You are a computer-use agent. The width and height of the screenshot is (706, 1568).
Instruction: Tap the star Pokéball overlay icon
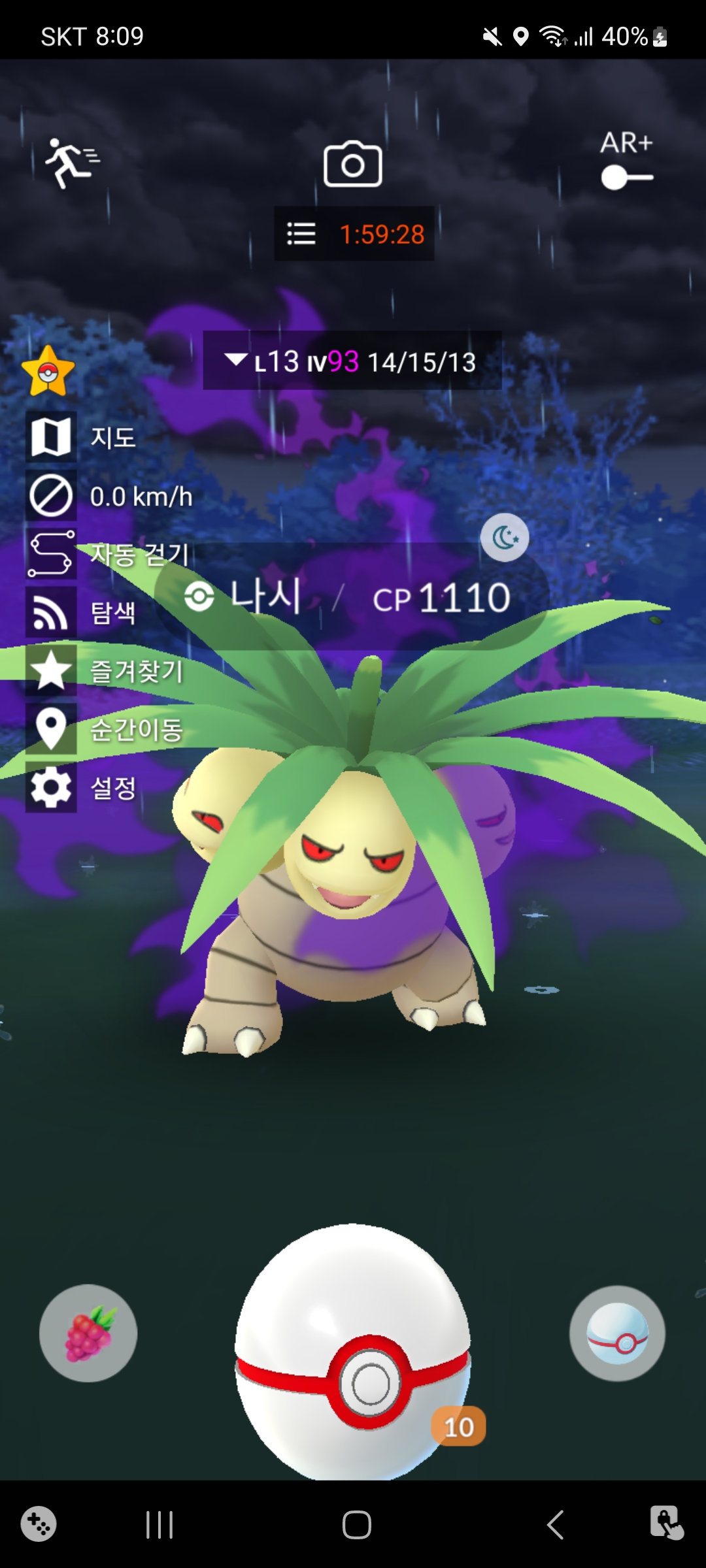click(48, 372)
